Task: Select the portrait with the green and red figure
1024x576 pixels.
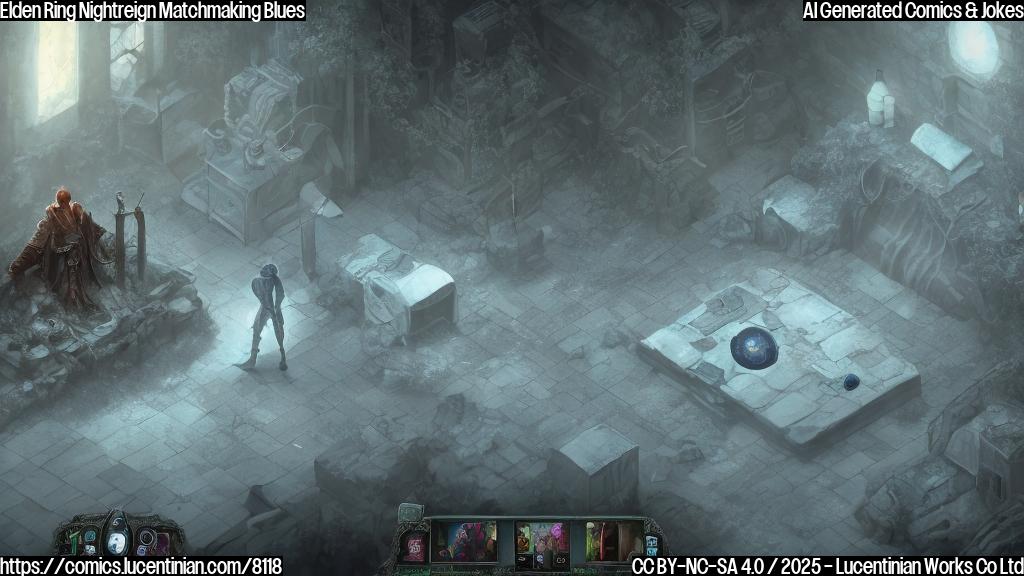Action: point(613,541)
